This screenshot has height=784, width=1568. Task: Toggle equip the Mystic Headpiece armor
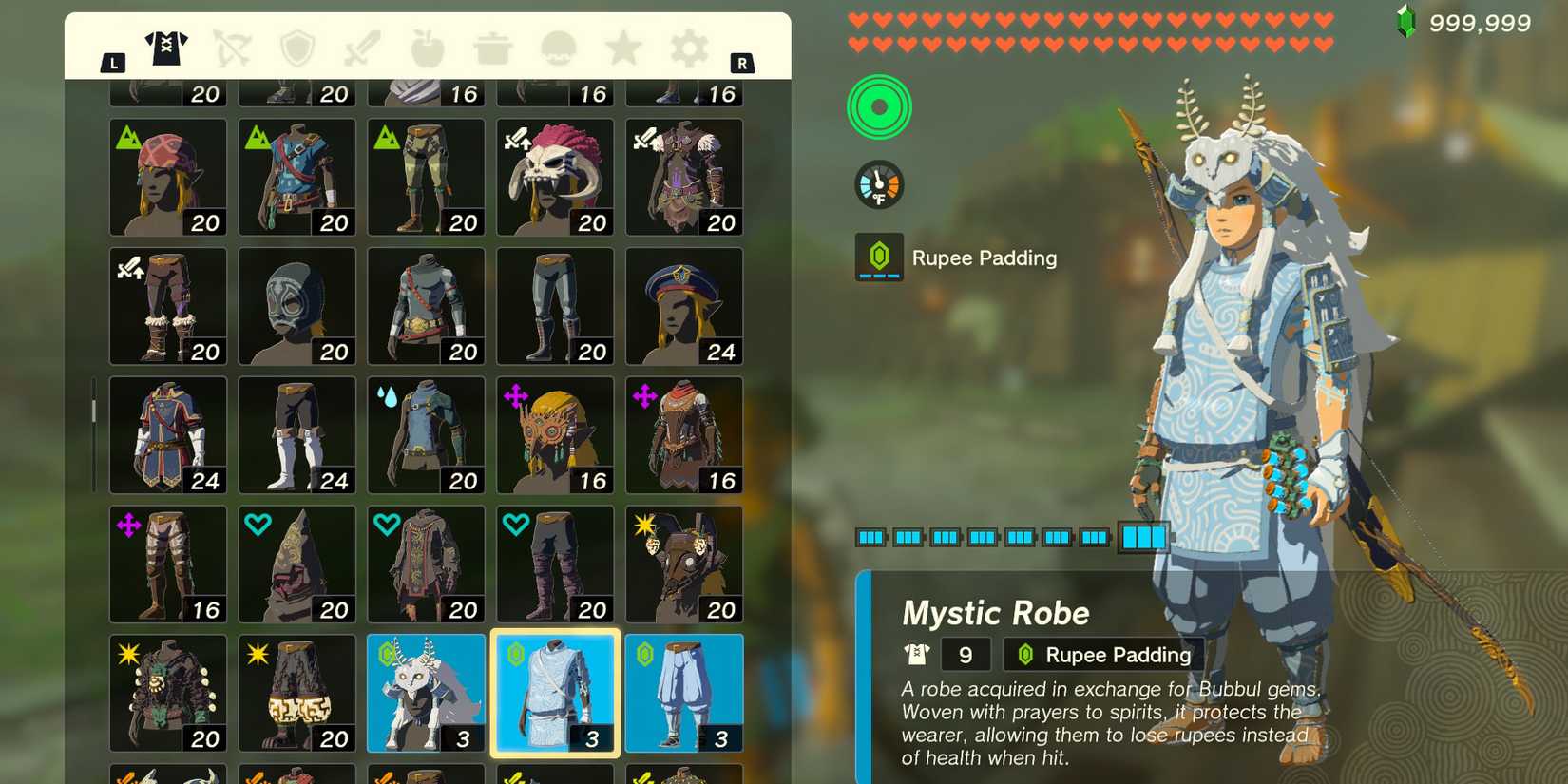[x=426, y=692]
